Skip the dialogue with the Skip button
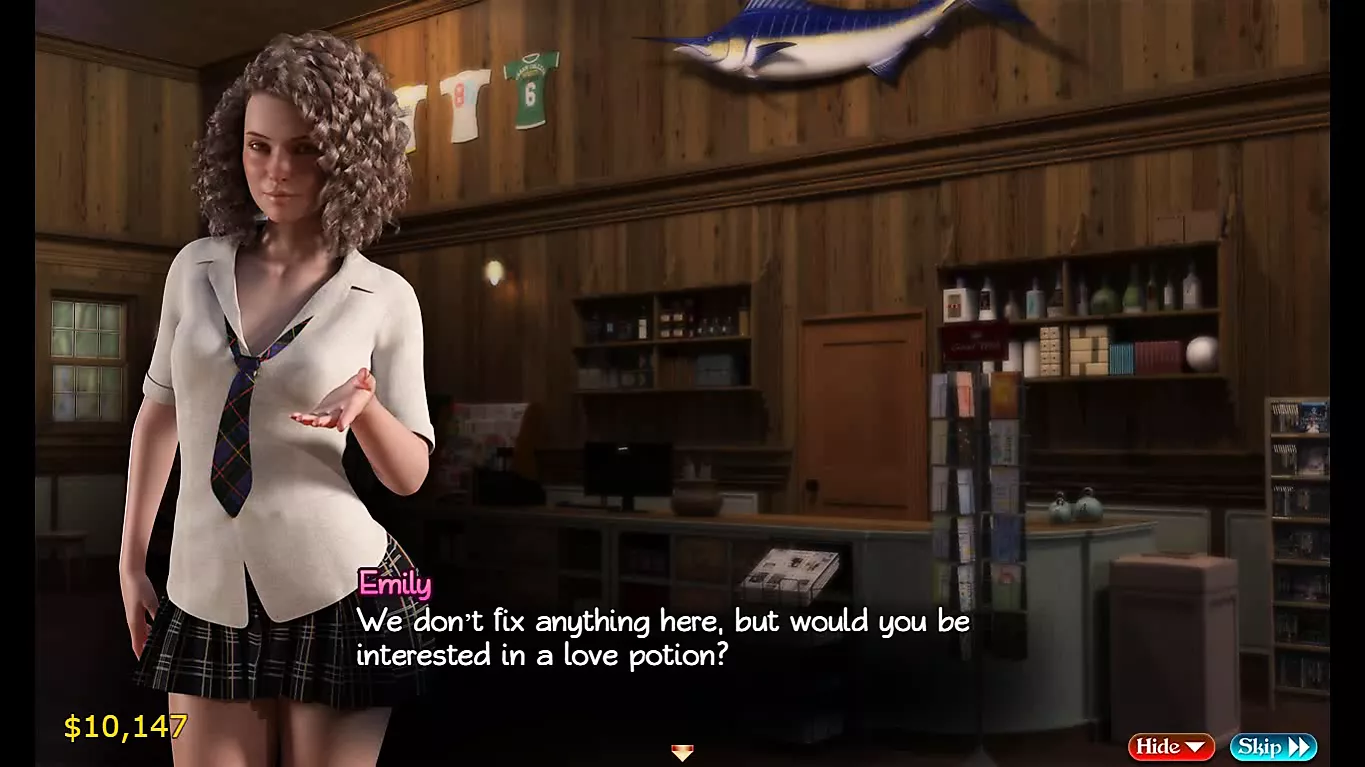1365x767 pixels. pyautogui.click(x=1272, y=746)
